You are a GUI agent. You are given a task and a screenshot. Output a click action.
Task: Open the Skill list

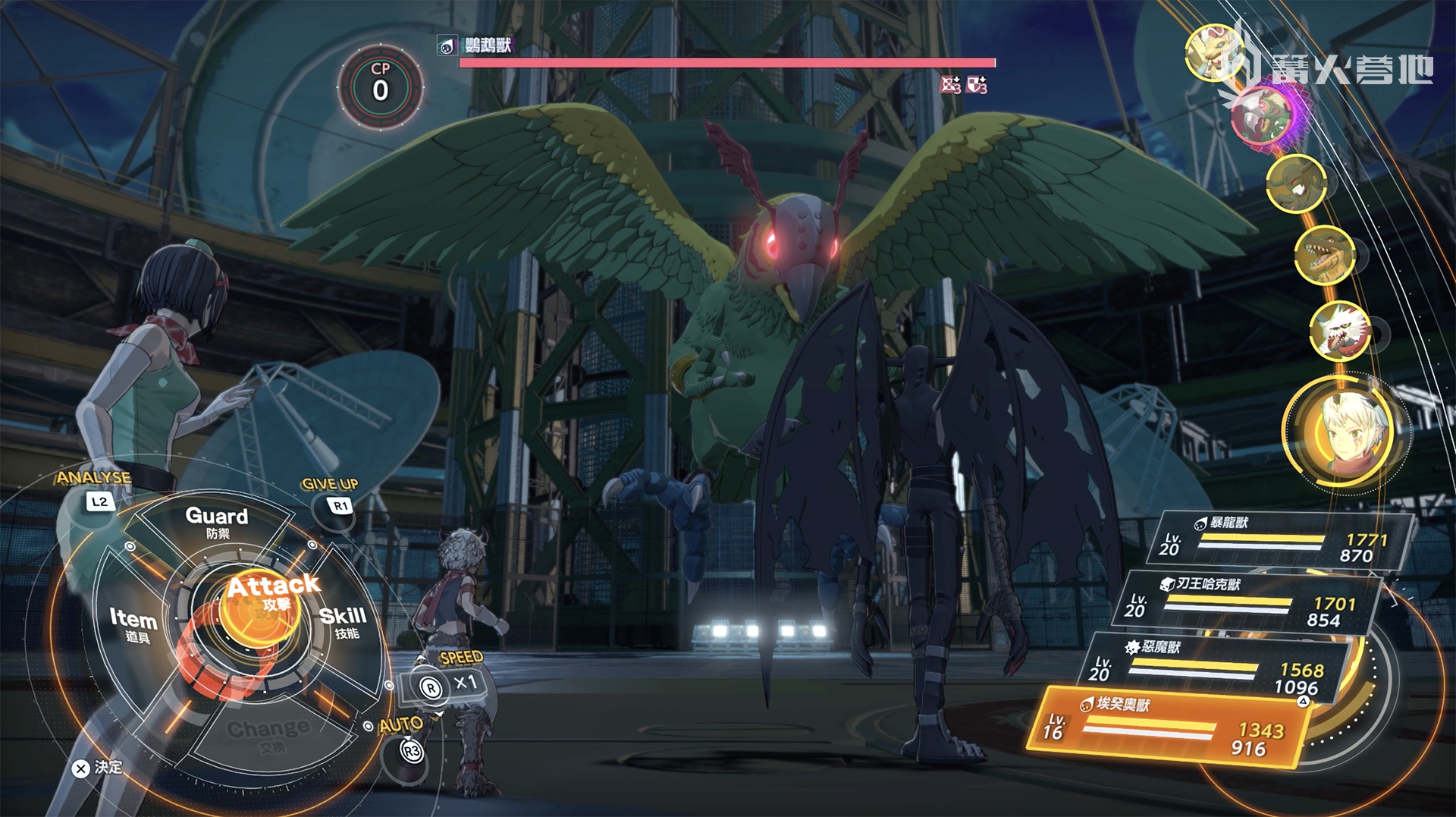[x=343, y=622]
